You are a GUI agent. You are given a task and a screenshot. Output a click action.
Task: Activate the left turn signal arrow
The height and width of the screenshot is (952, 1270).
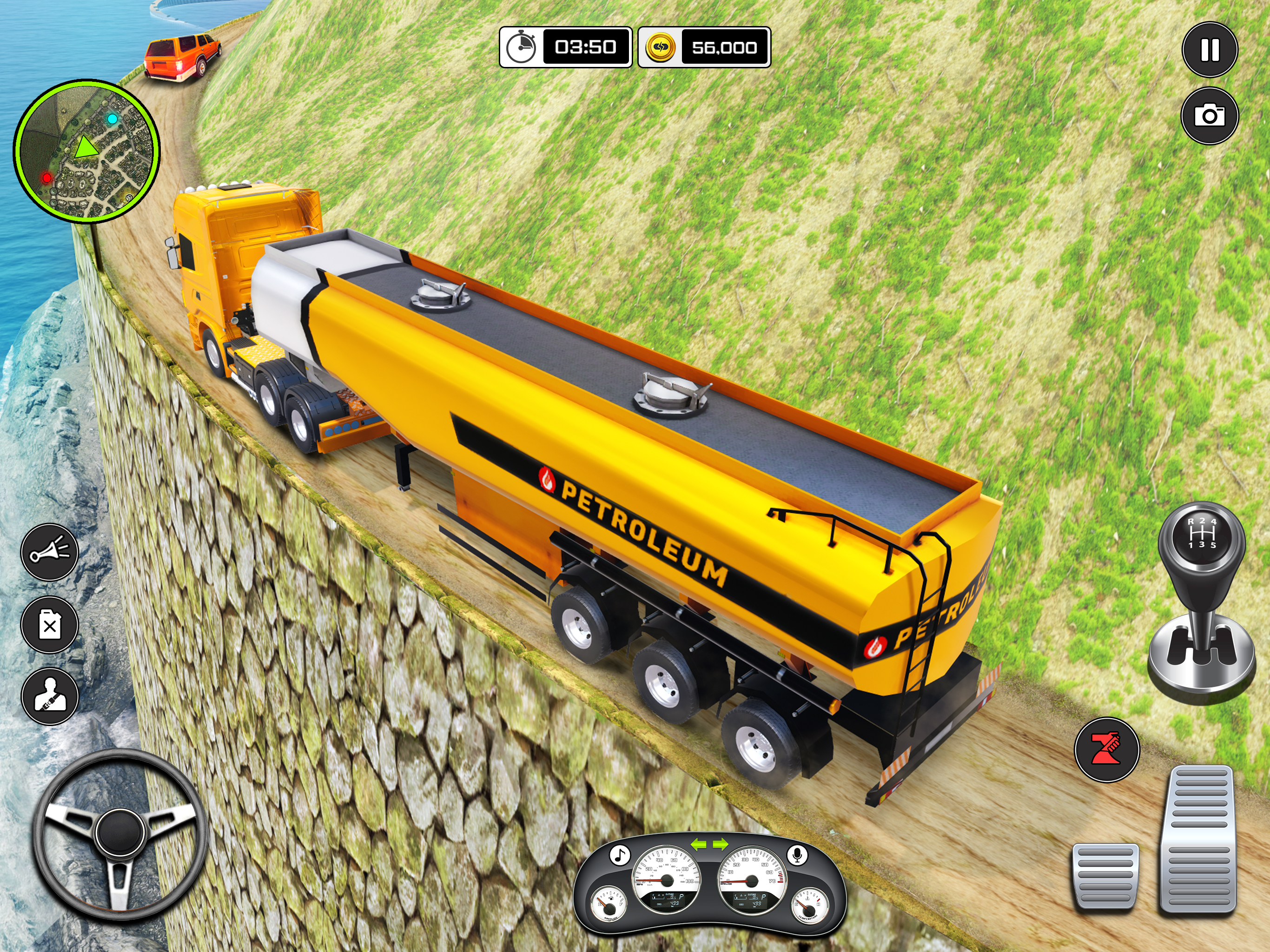click(698, 844)
